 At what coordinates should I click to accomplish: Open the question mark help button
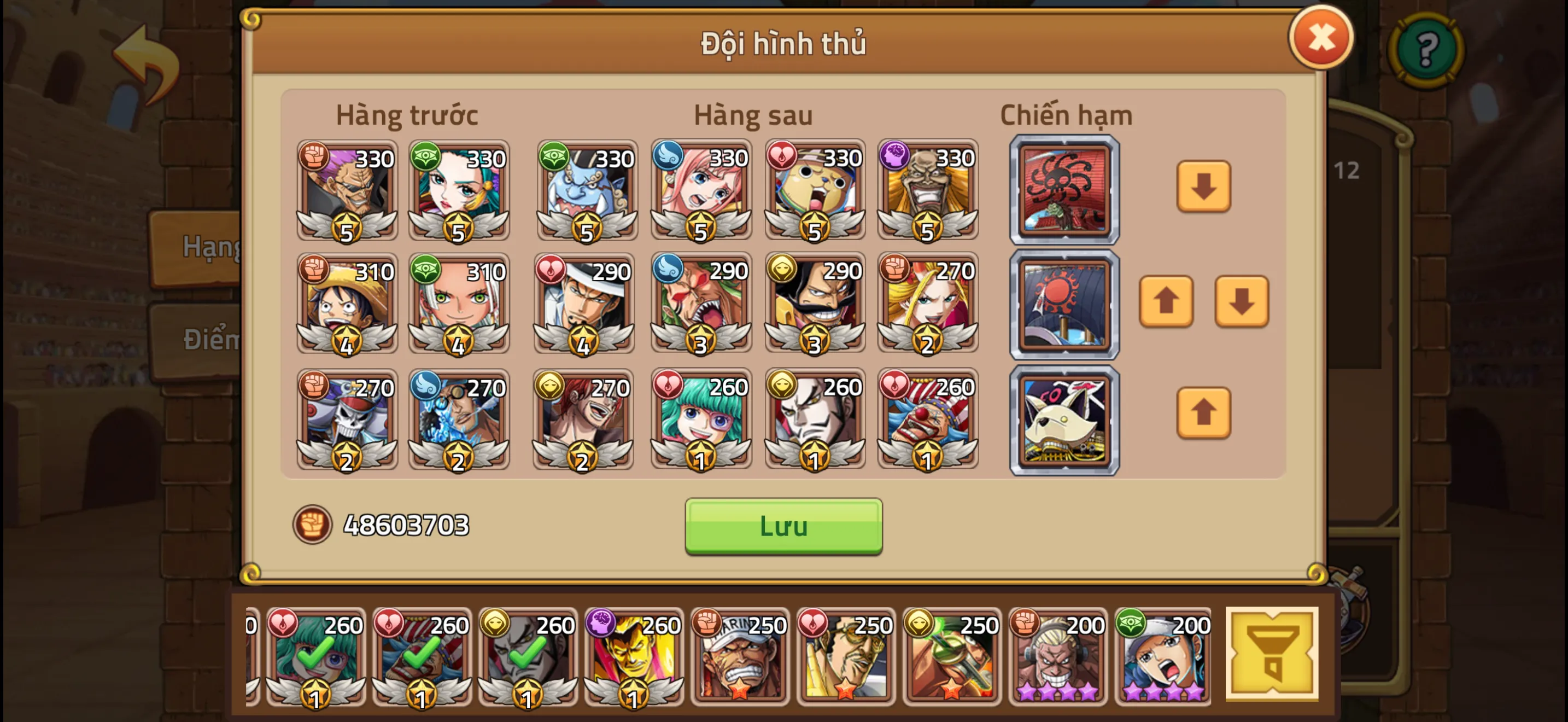pyautogui.click(x=1426, y=50)
